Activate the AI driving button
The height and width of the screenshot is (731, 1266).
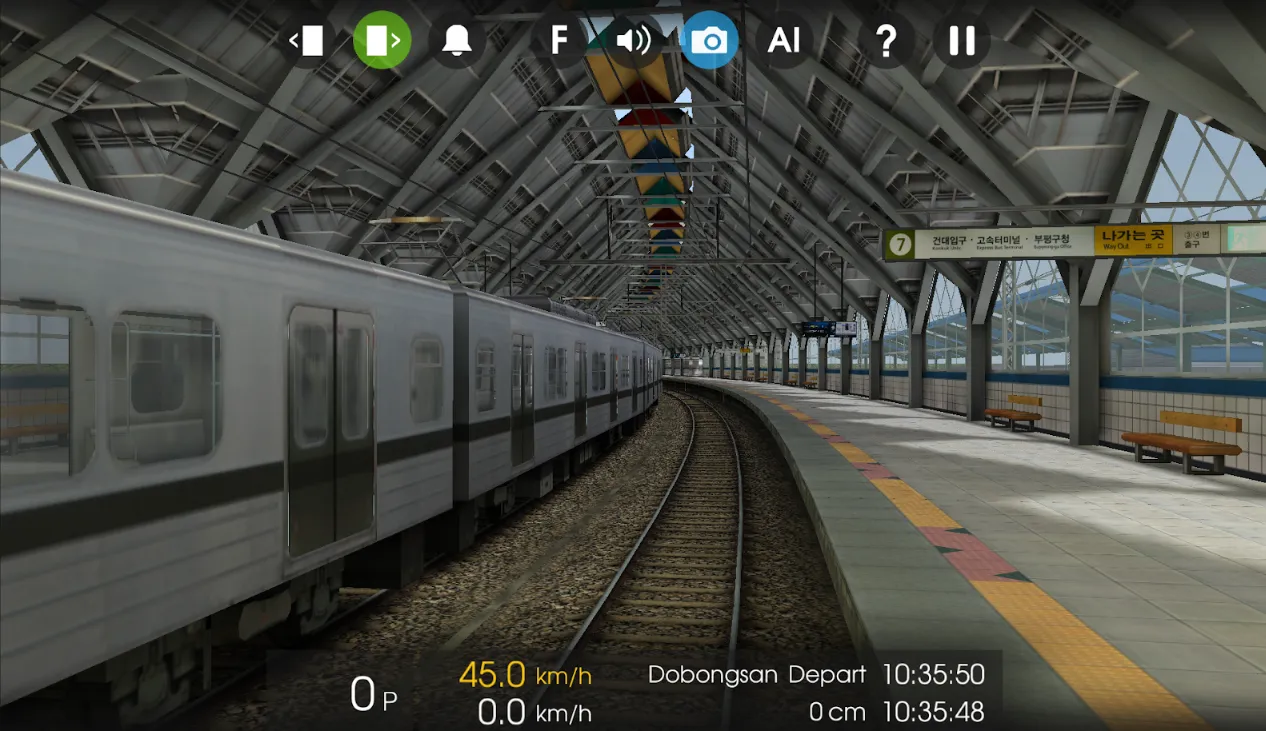(x=784, y=40)
